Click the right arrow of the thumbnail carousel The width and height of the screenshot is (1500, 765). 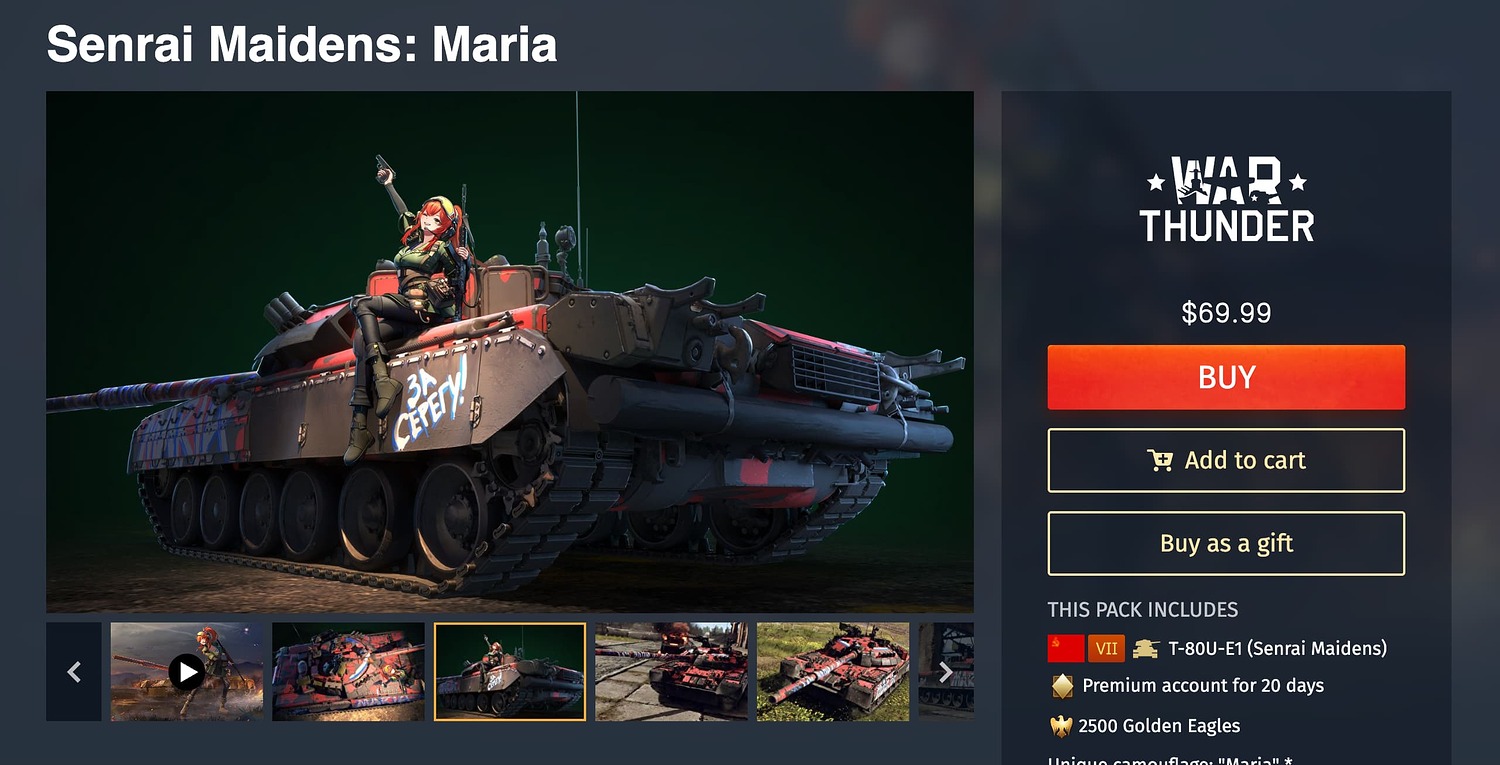tap(946, 671)
